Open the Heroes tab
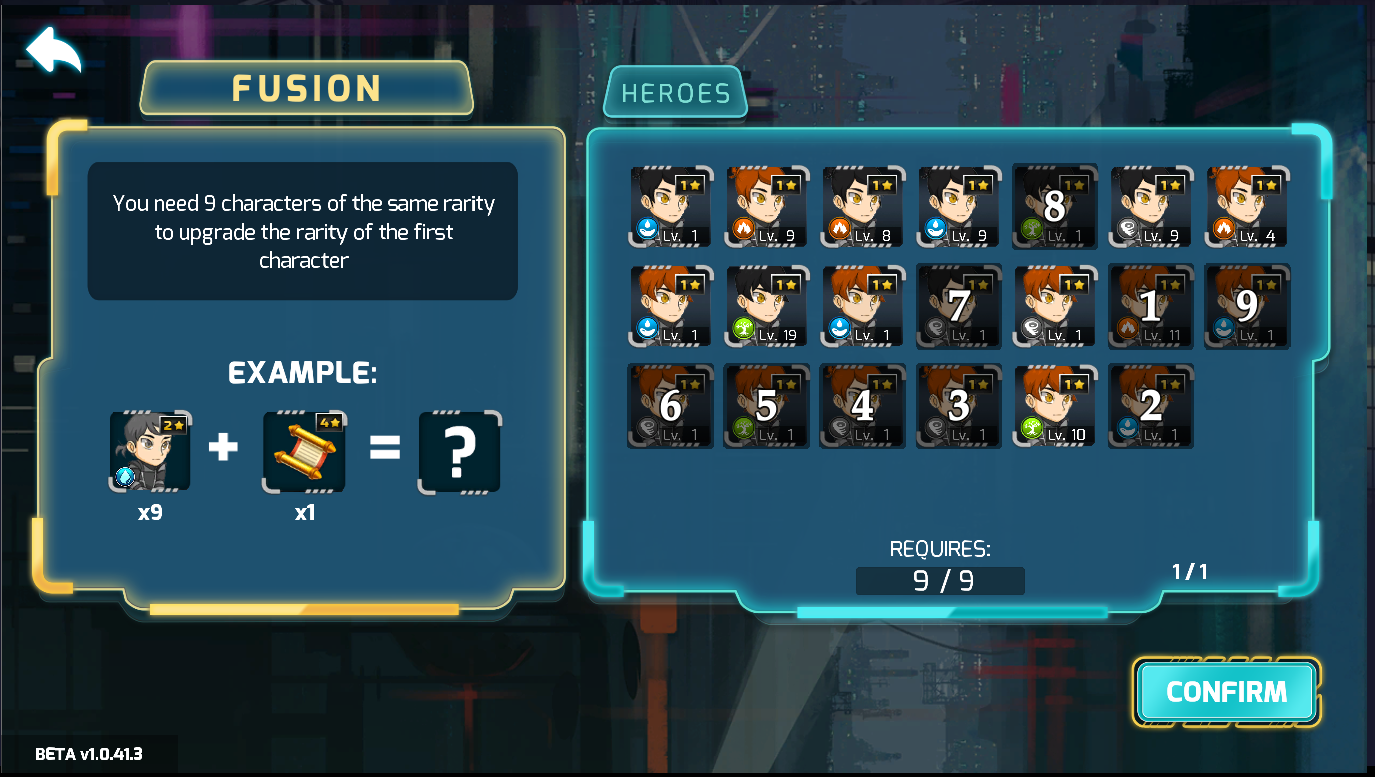The width and height of the screenshot is (1375, 777). click(x=675, y=93)
